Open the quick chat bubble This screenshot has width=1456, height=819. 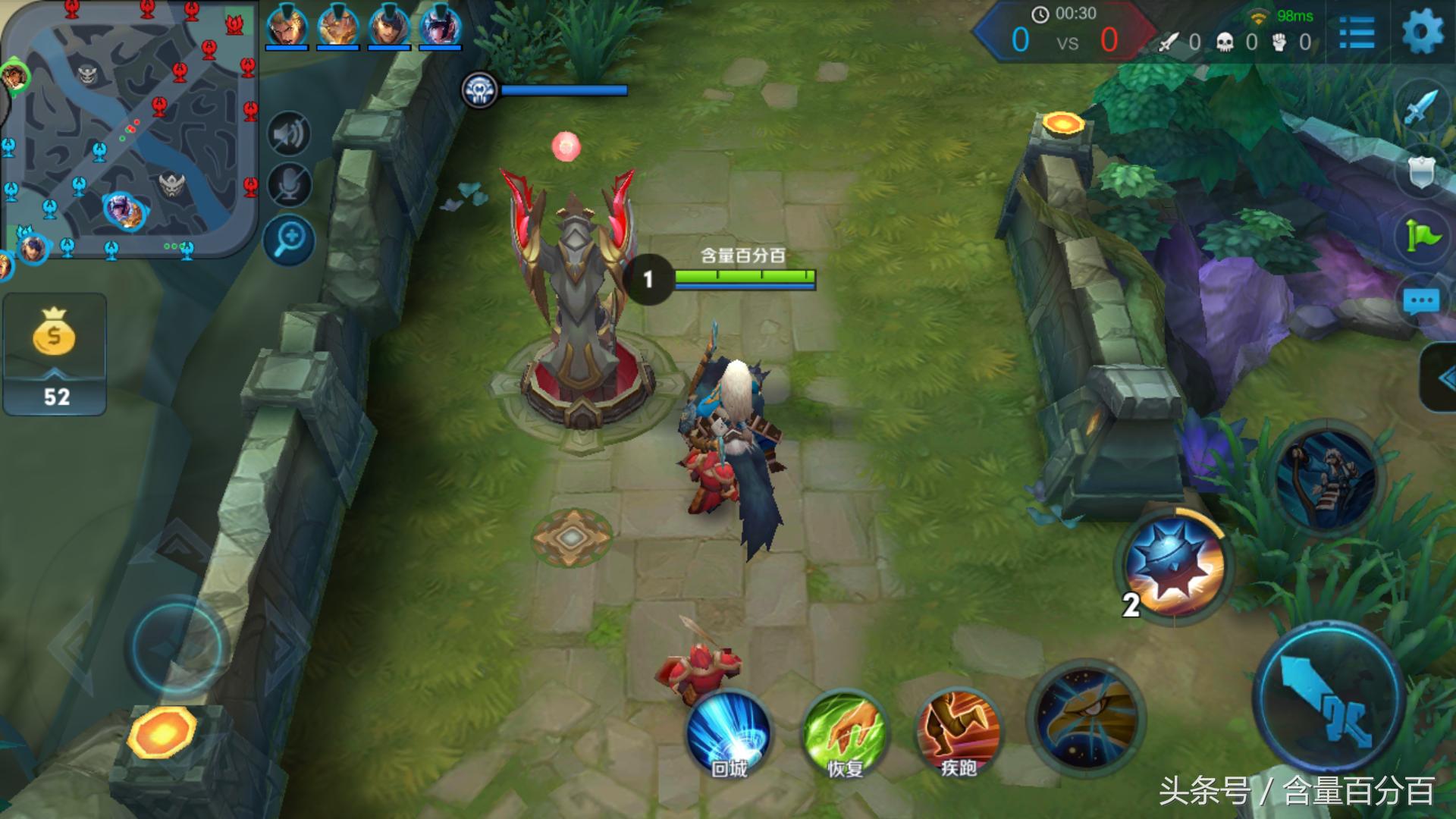1422,302
